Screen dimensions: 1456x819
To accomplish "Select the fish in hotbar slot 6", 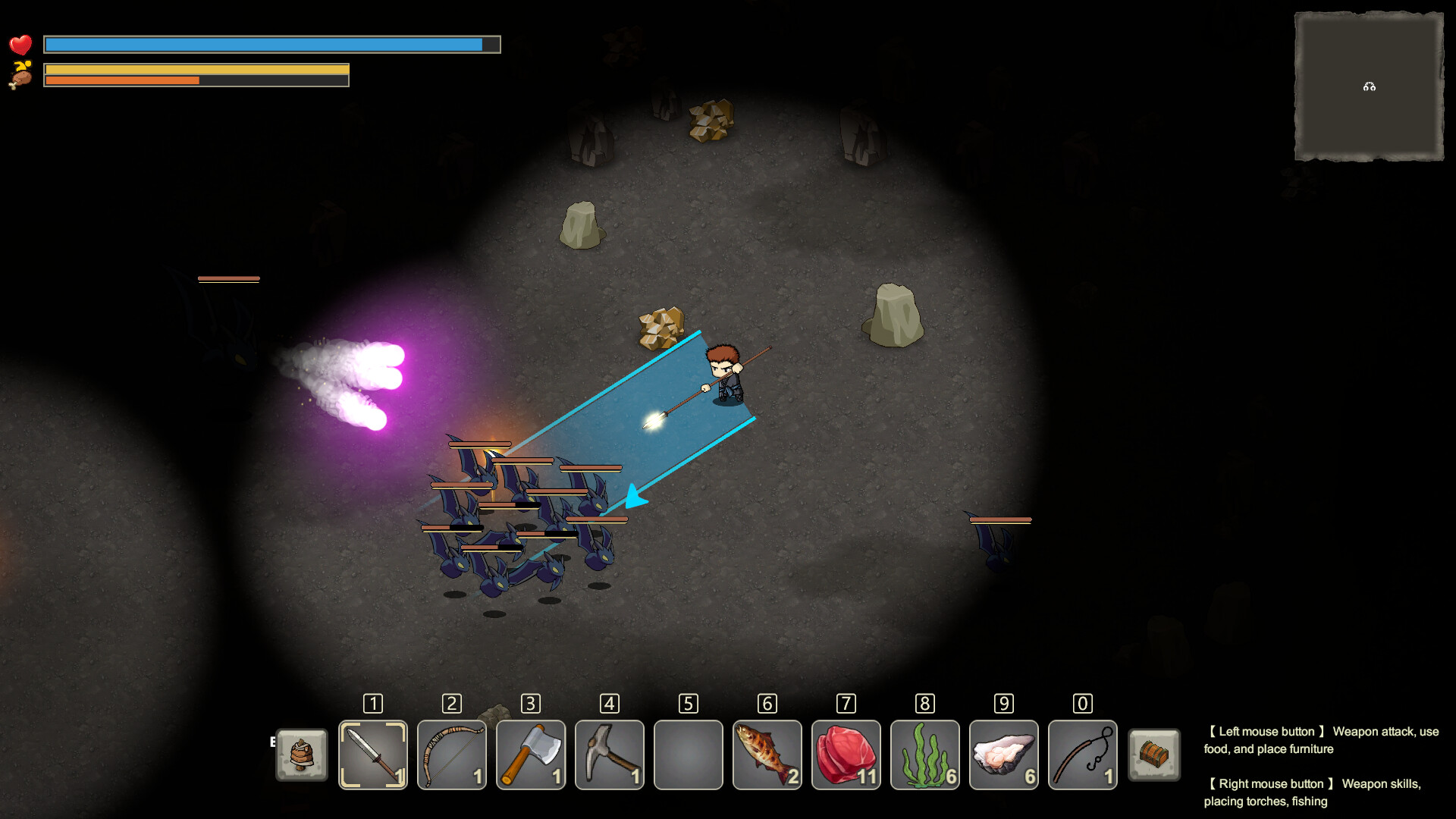I will click(x=767, y=755).
